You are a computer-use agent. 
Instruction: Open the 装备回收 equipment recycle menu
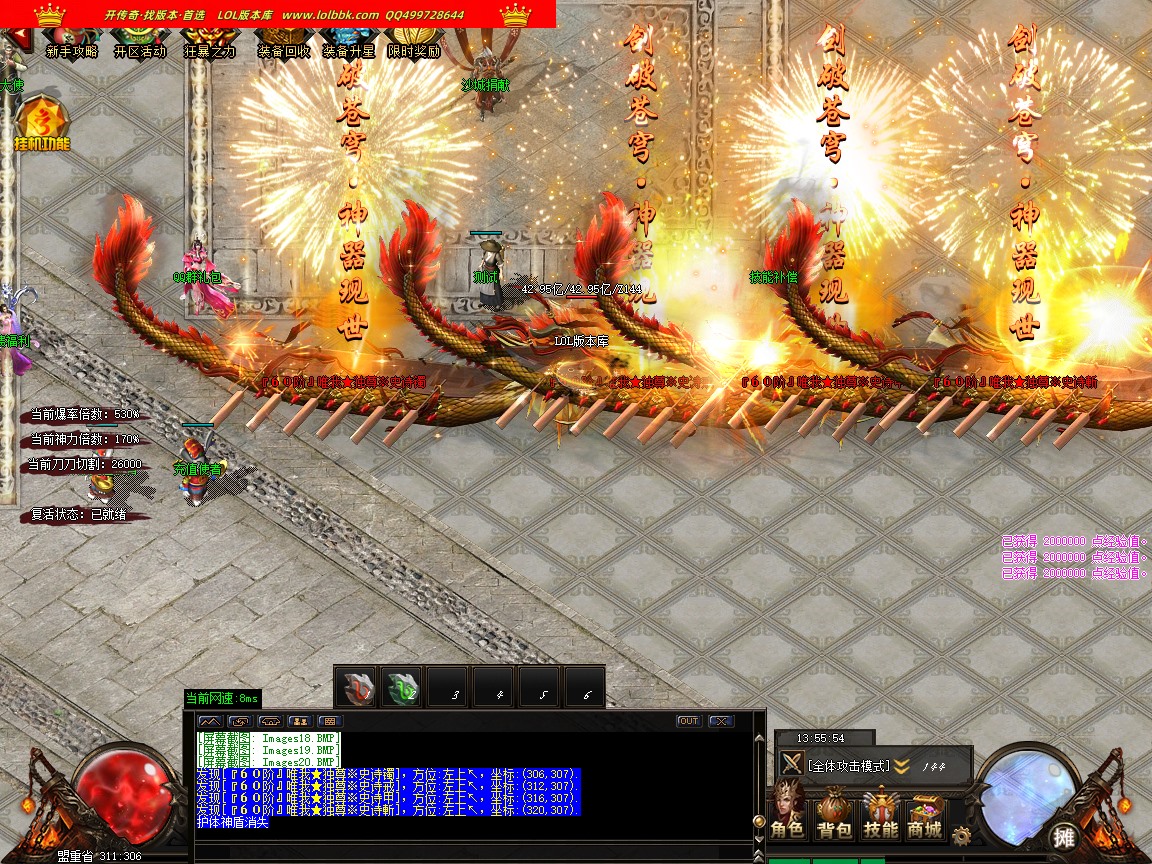[x=284, y=43]
